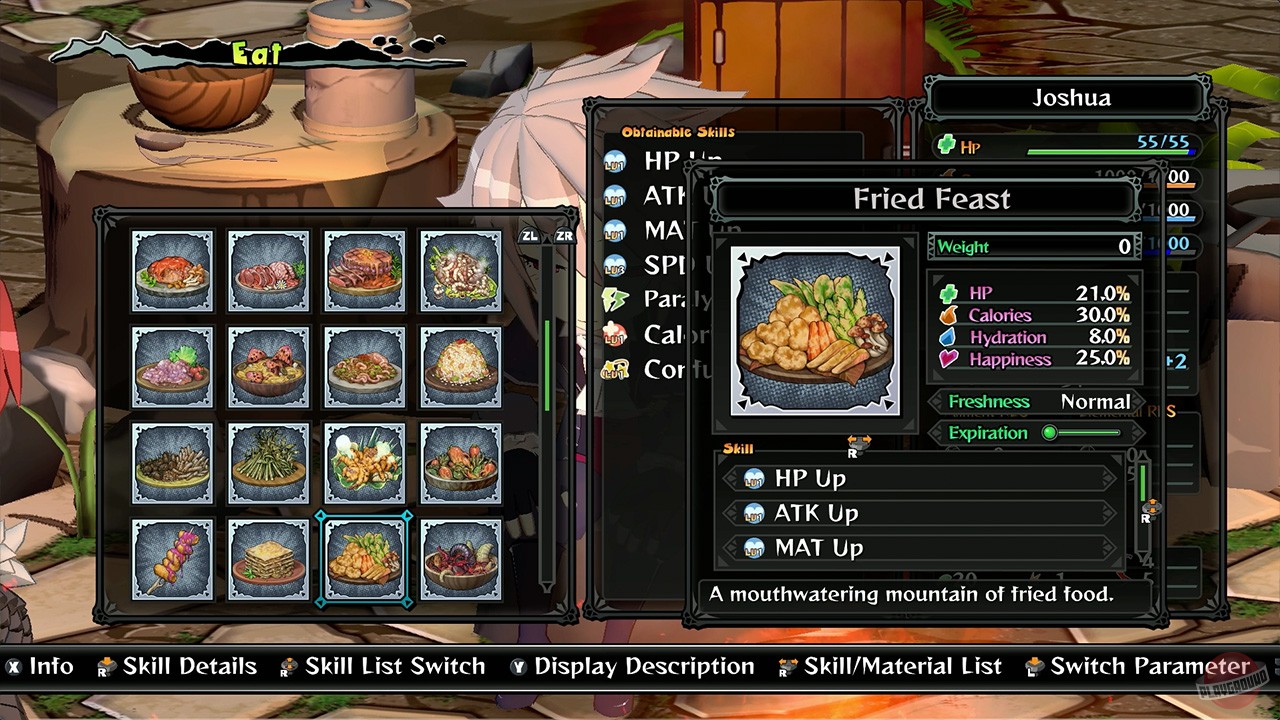Click the layered sandwich dish icon

268,558
